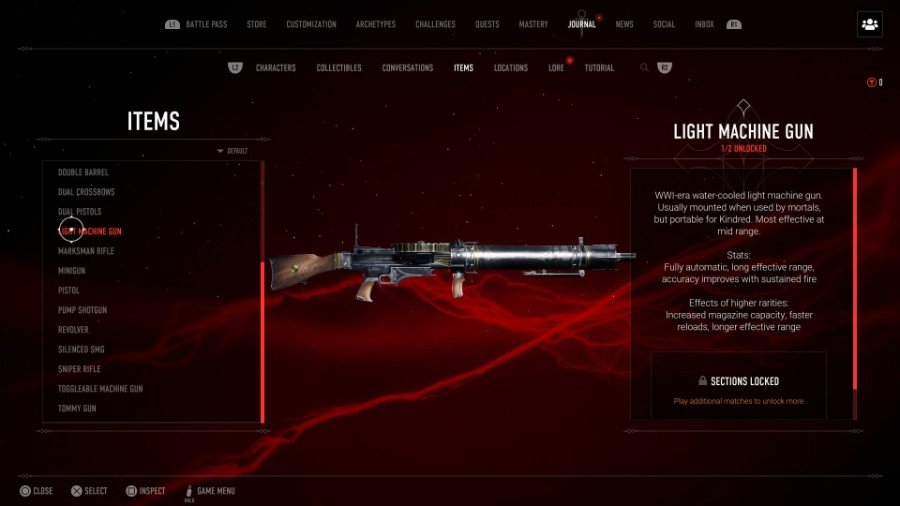The width and height of the screenshot is (900, 506).
Task: Open the Customization tab
Action: (x=311, y=24)
